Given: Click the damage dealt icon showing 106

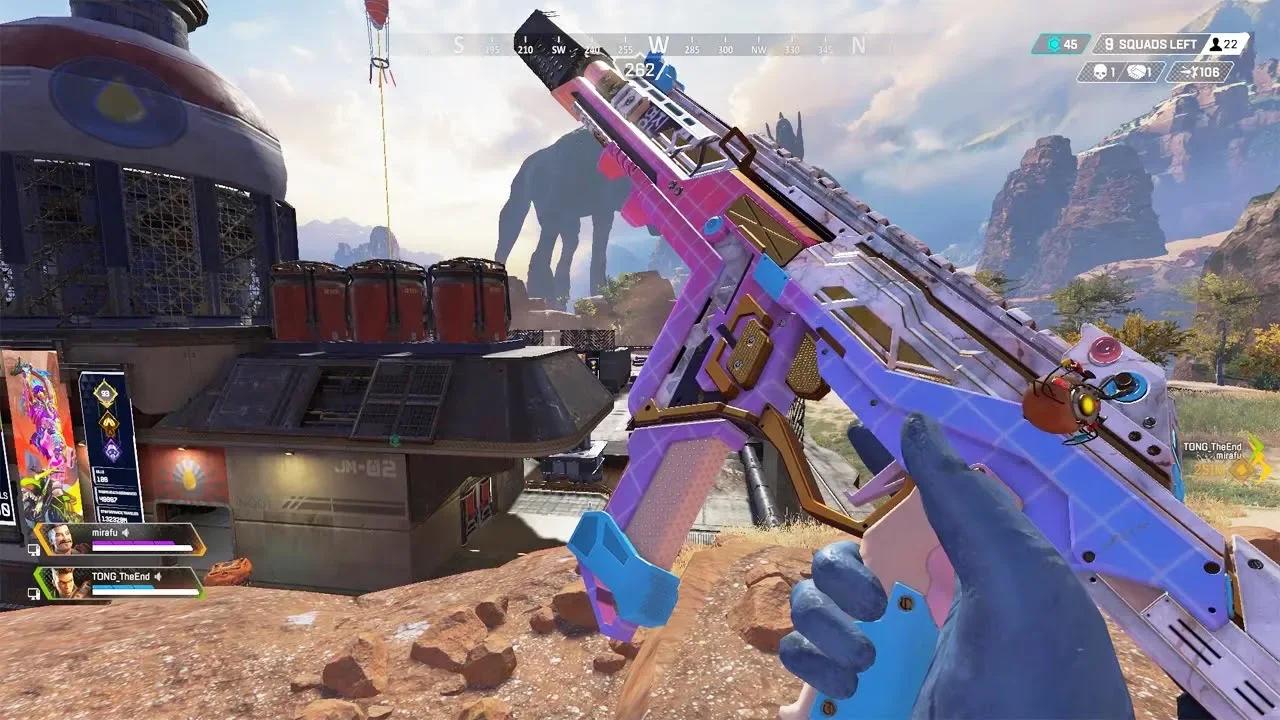Looking at the screenshot, I should click(x=1190, y=72).
